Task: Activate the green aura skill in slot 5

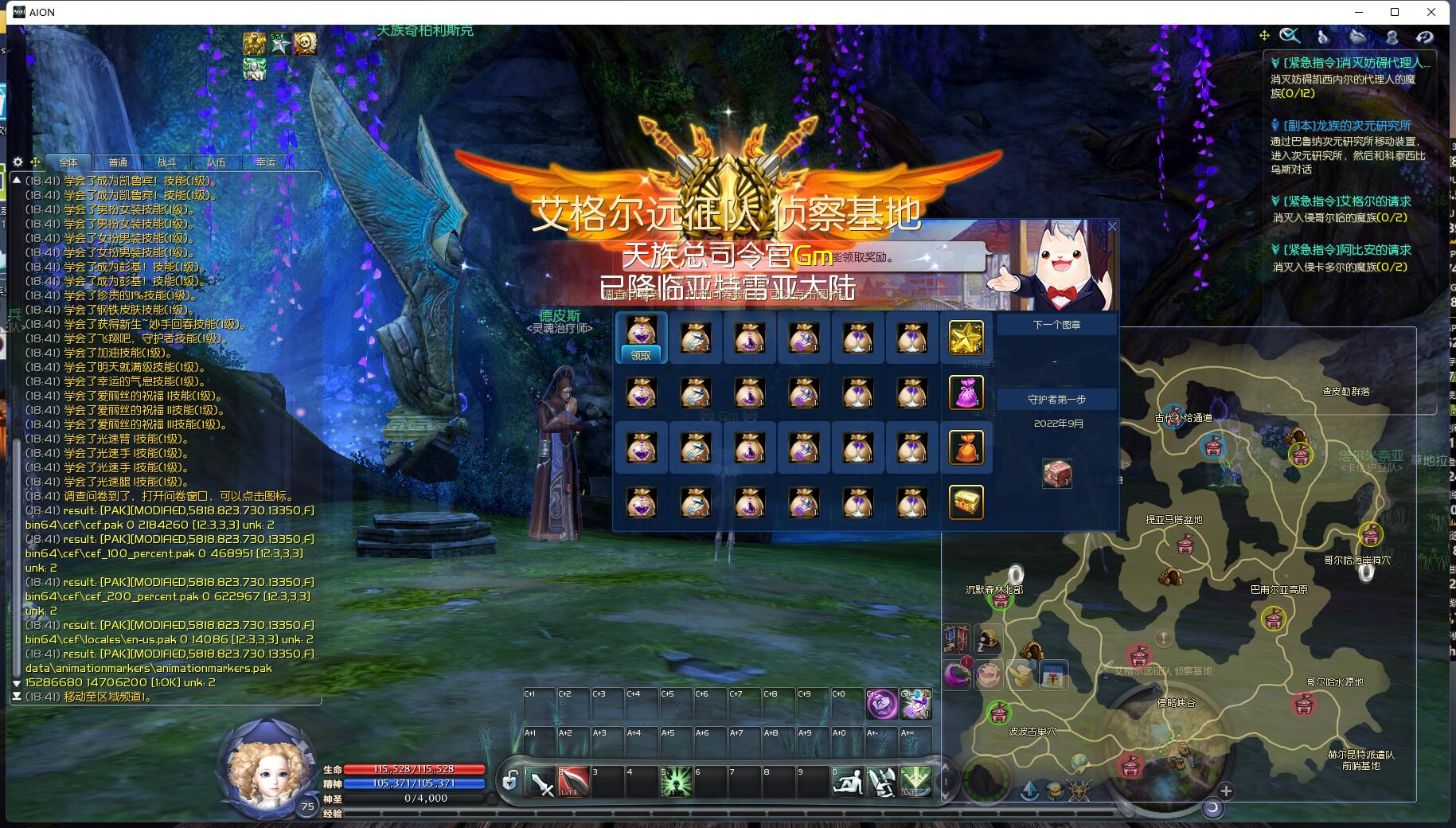Action: click(x=676, y=783)
